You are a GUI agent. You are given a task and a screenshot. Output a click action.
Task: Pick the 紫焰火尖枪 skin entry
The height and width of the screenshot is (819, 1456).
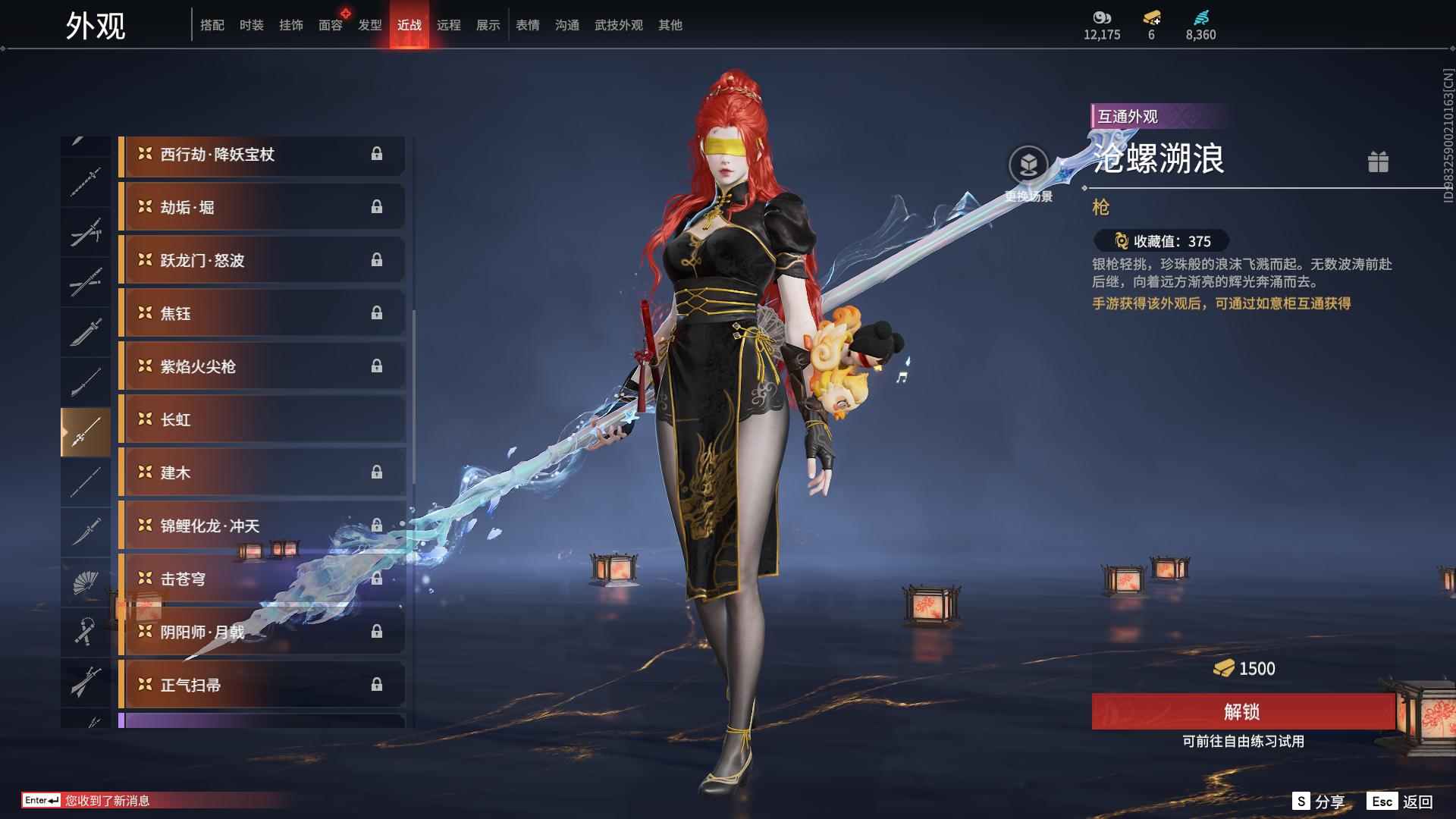[x=262, y=367]
